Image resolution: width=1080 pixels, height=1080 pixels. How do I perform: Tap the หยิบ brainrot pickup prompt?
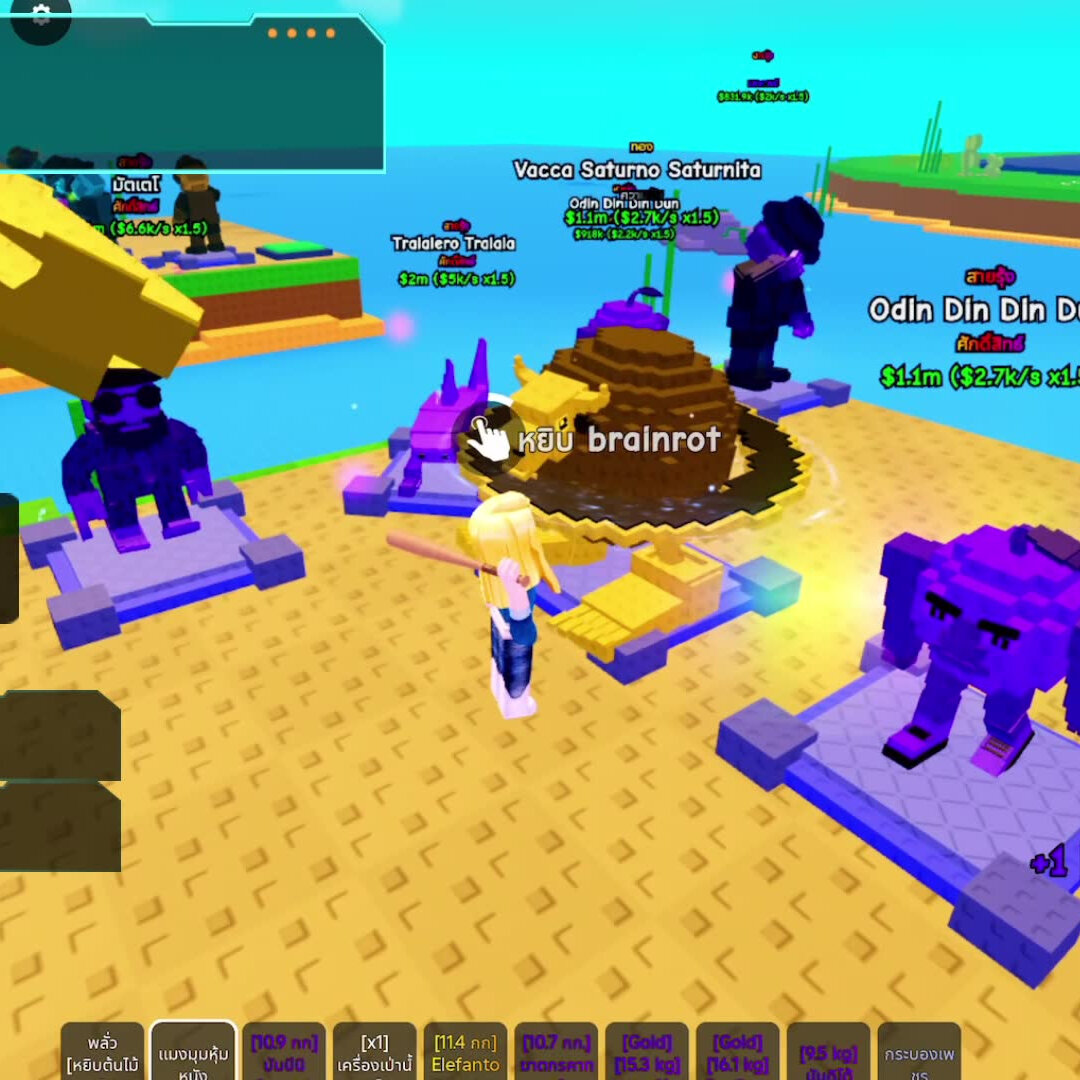(600, 439)
